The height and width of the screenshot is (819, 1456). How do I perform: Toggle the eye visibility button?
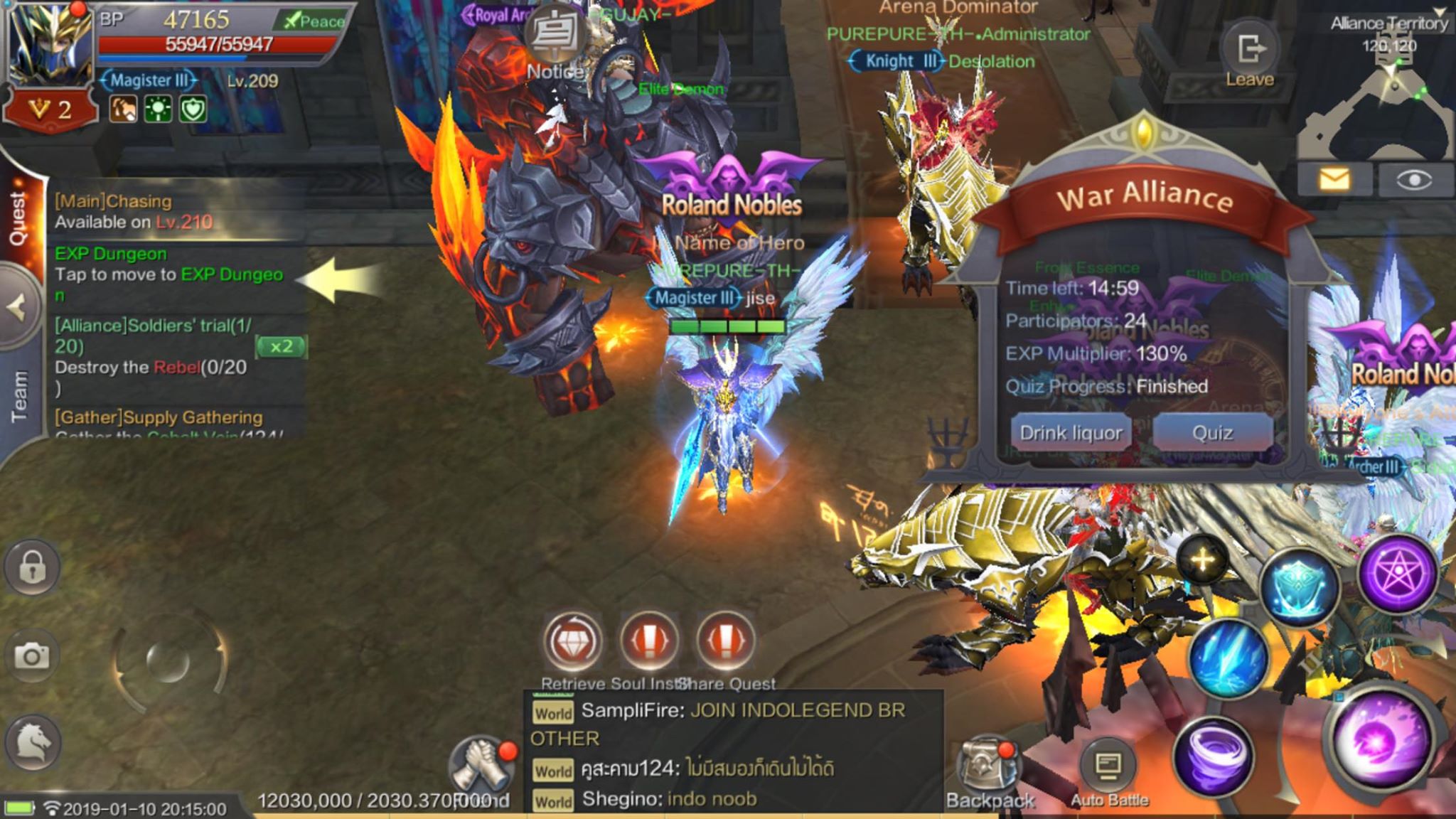[x=1413, y=179]
